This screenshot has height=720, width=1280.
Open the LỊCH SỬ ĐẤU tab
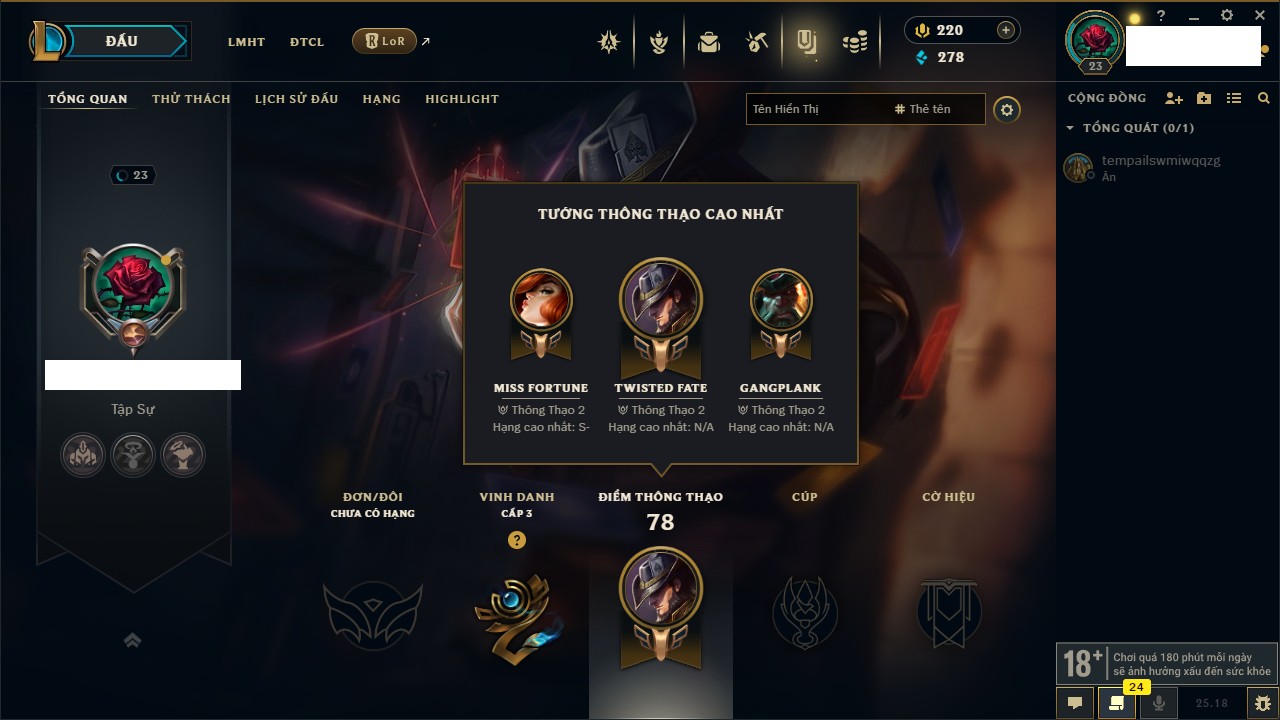tap(296, 99)
